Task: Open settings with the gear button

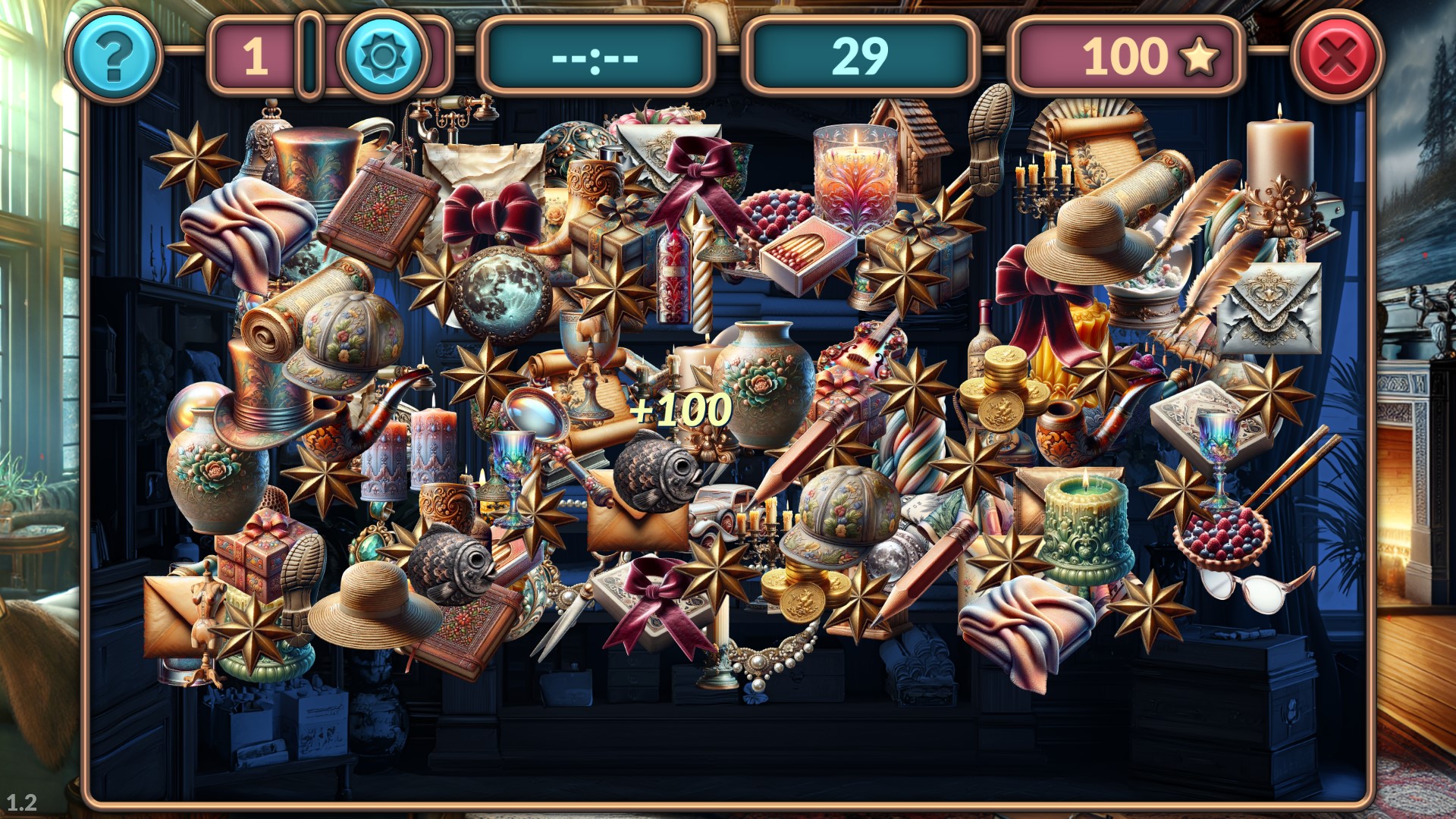Action: [384, 55]
